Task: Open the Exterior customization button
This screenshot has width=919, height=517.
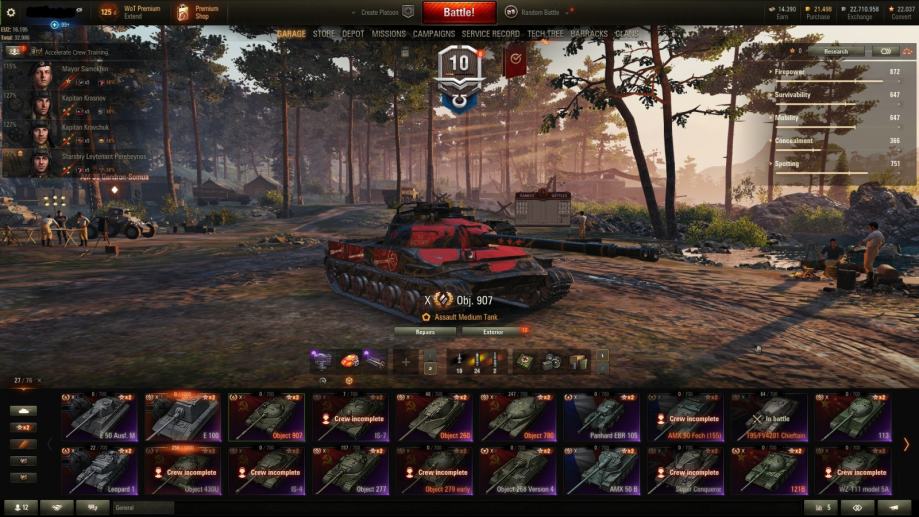Action: (491, 331)
